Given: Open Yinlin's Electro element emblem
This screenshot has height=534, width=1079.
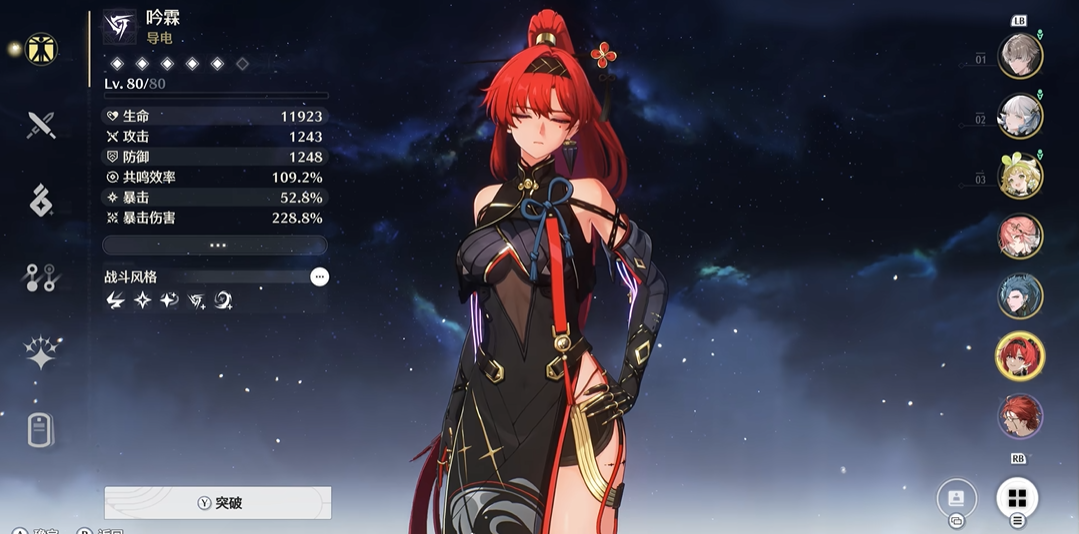Looking at the screenshot, I should click(120, 27).
